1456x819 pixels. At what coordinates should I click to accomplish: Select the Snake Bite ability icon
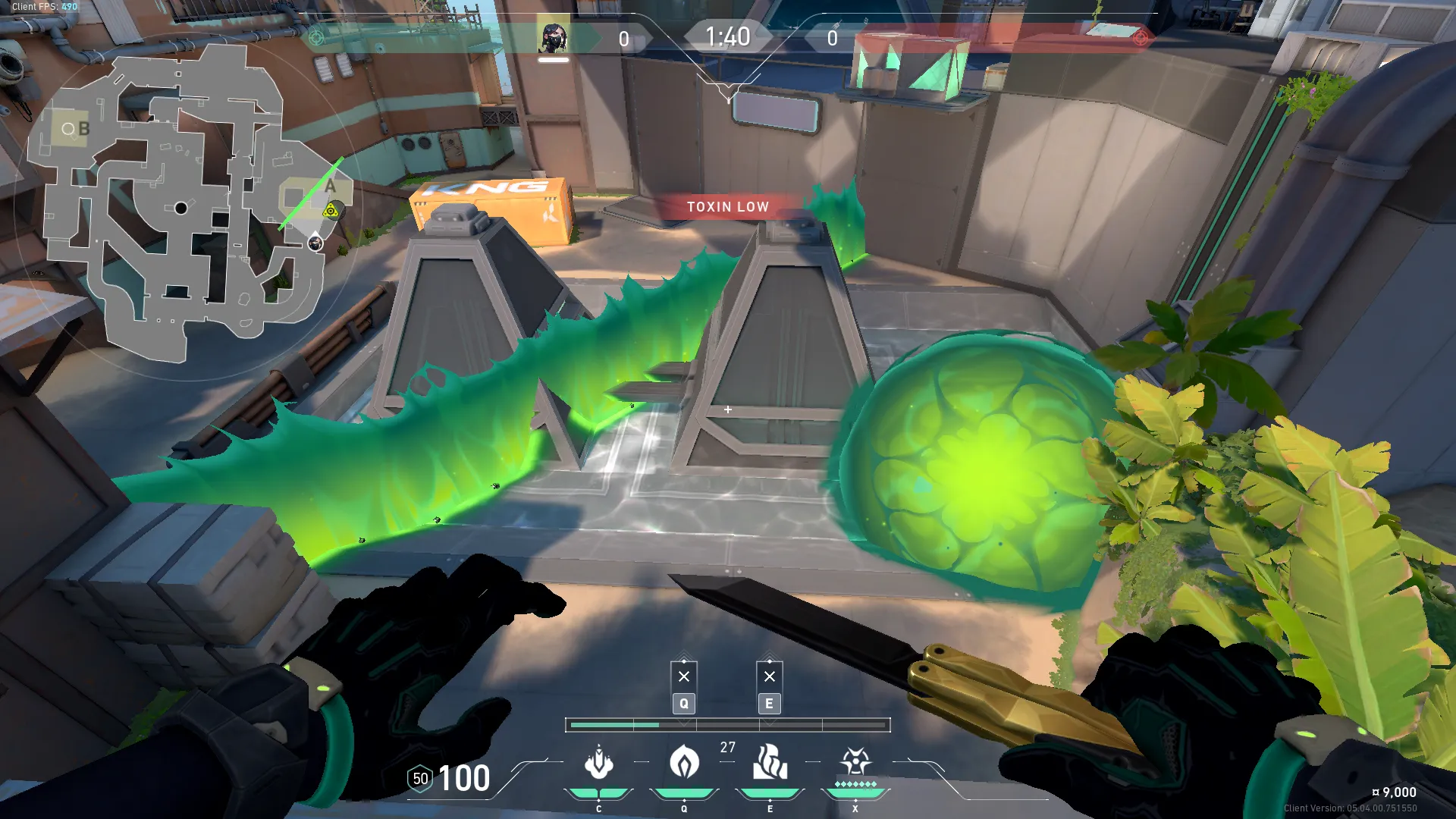pos(598,763)
